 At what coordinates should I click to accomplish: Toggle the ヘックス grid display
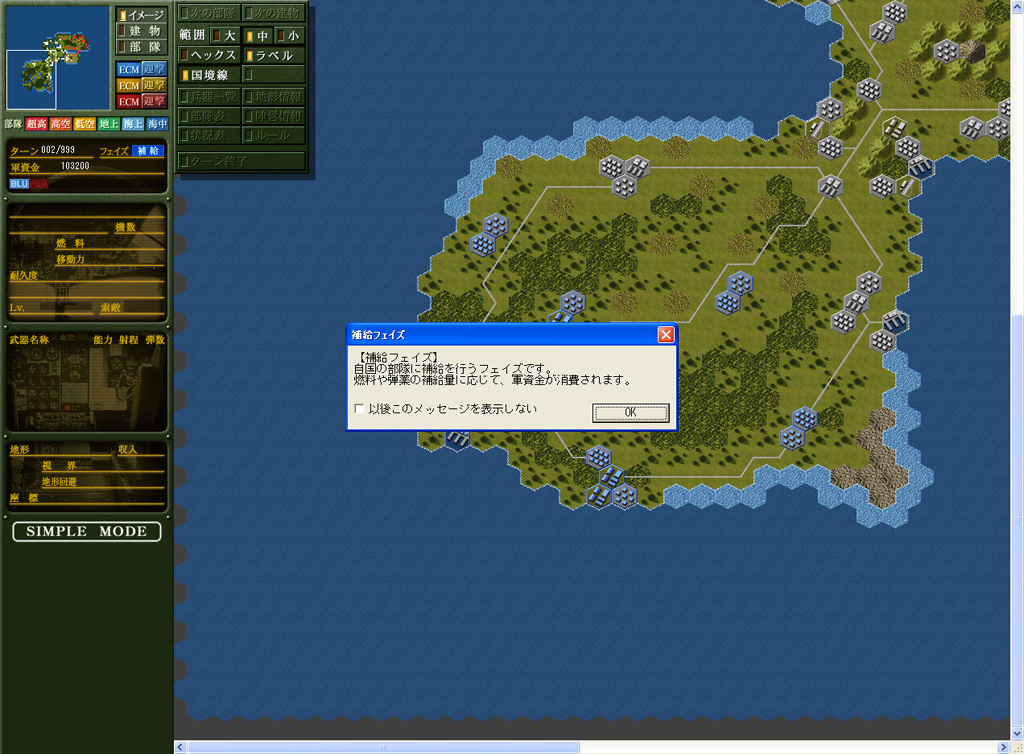pos(208,55)
